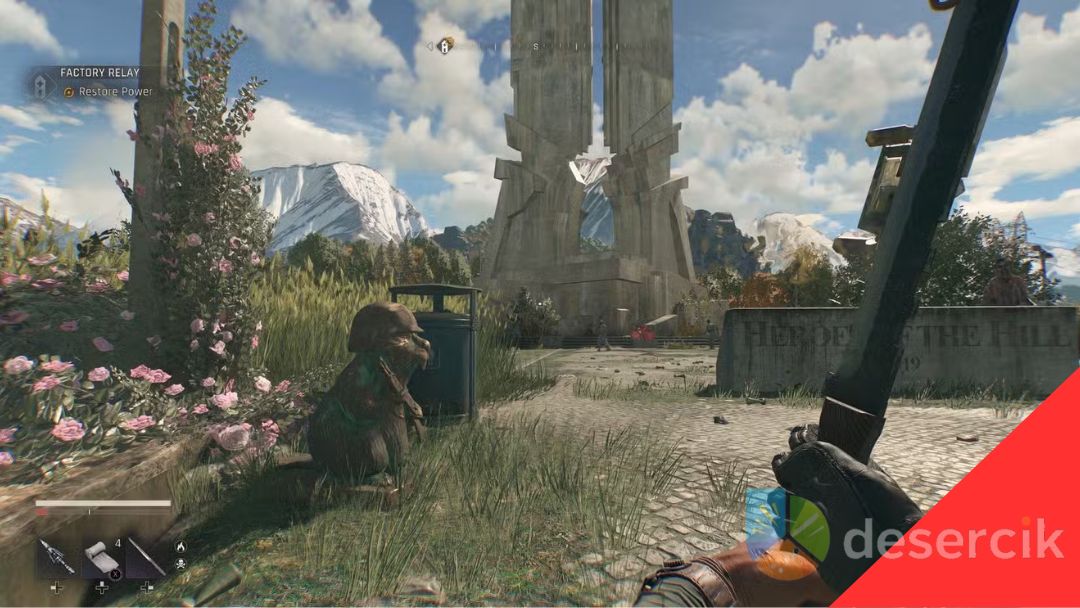
Task: Use the bandage roll item
Action: 101,558
